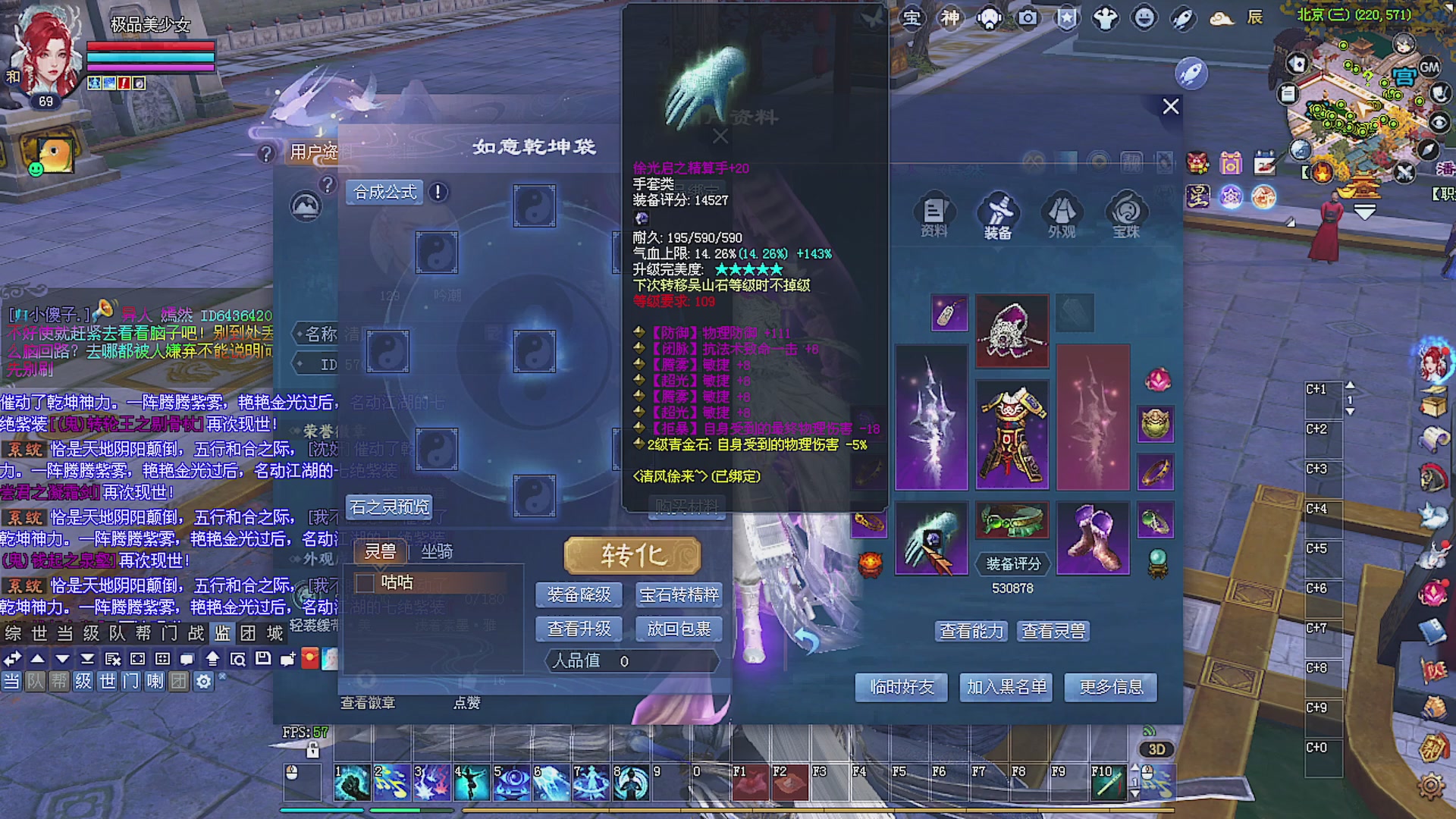Click the 加入黑名单 blacklist button
1456x819 pixels.
1006,687
